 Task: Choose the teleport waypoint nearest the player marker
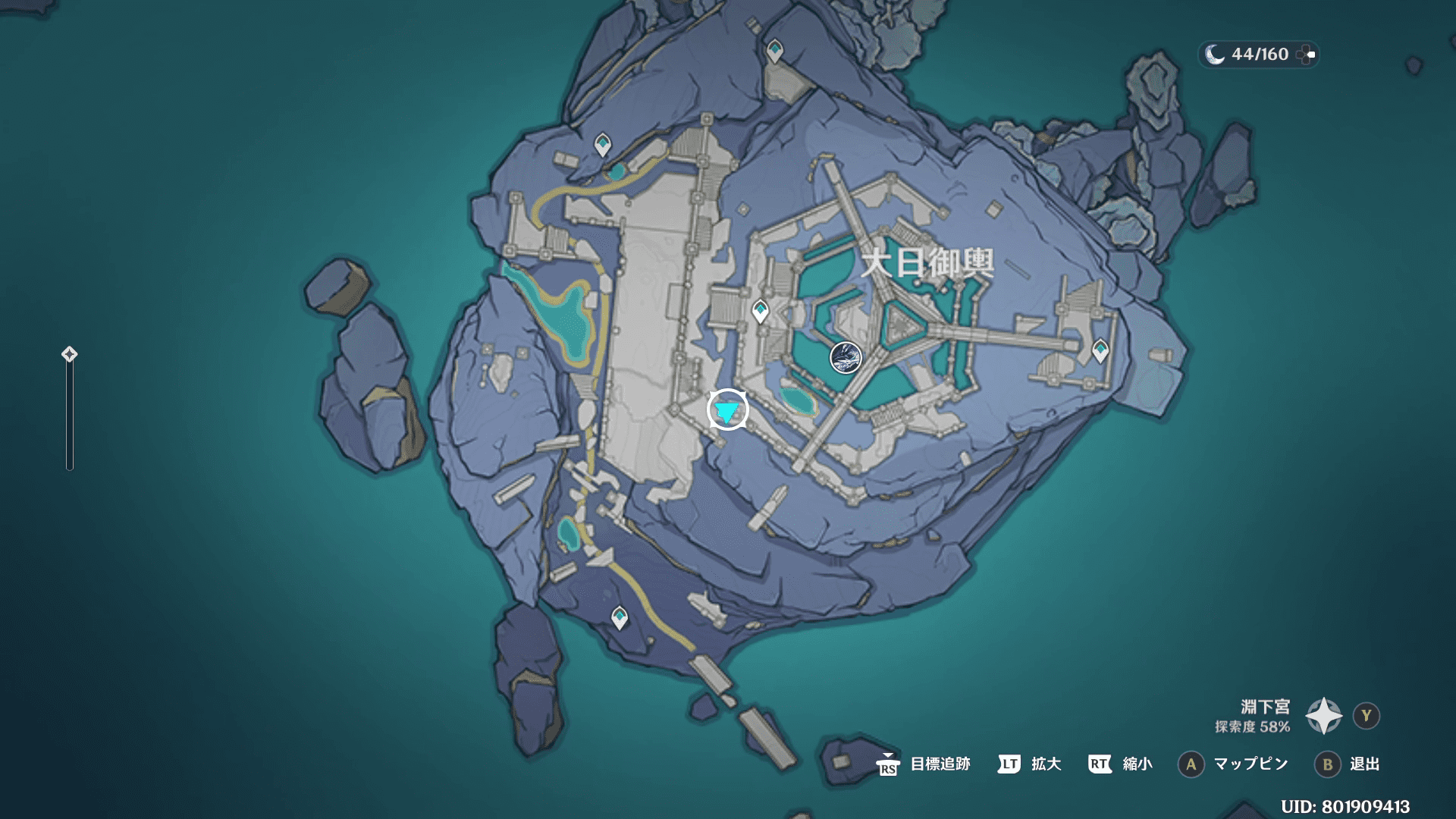click(760, 311)
